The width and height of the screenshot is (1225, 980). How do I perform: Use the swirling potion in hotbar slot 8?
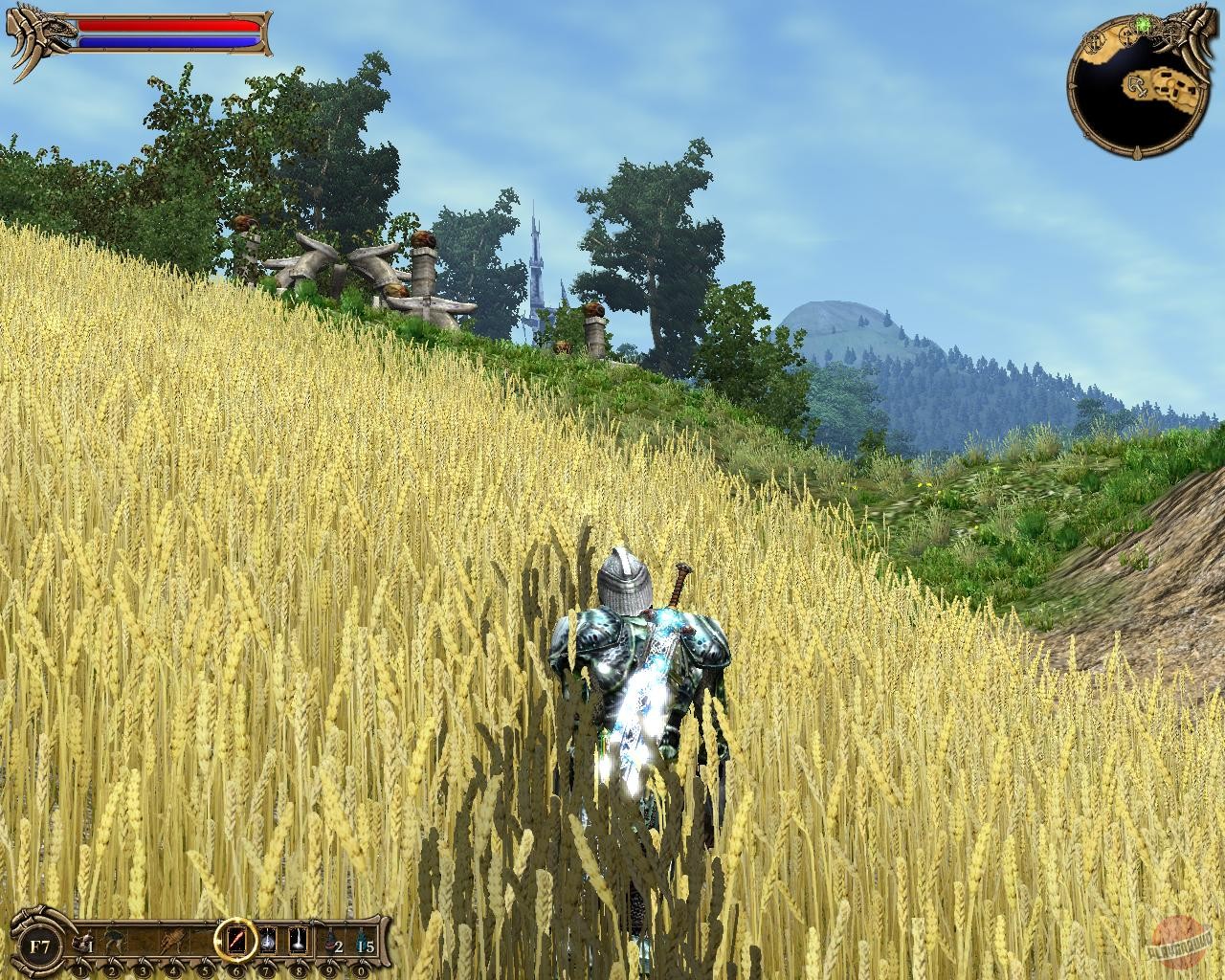pyautogui.click(x=297, y=941)
